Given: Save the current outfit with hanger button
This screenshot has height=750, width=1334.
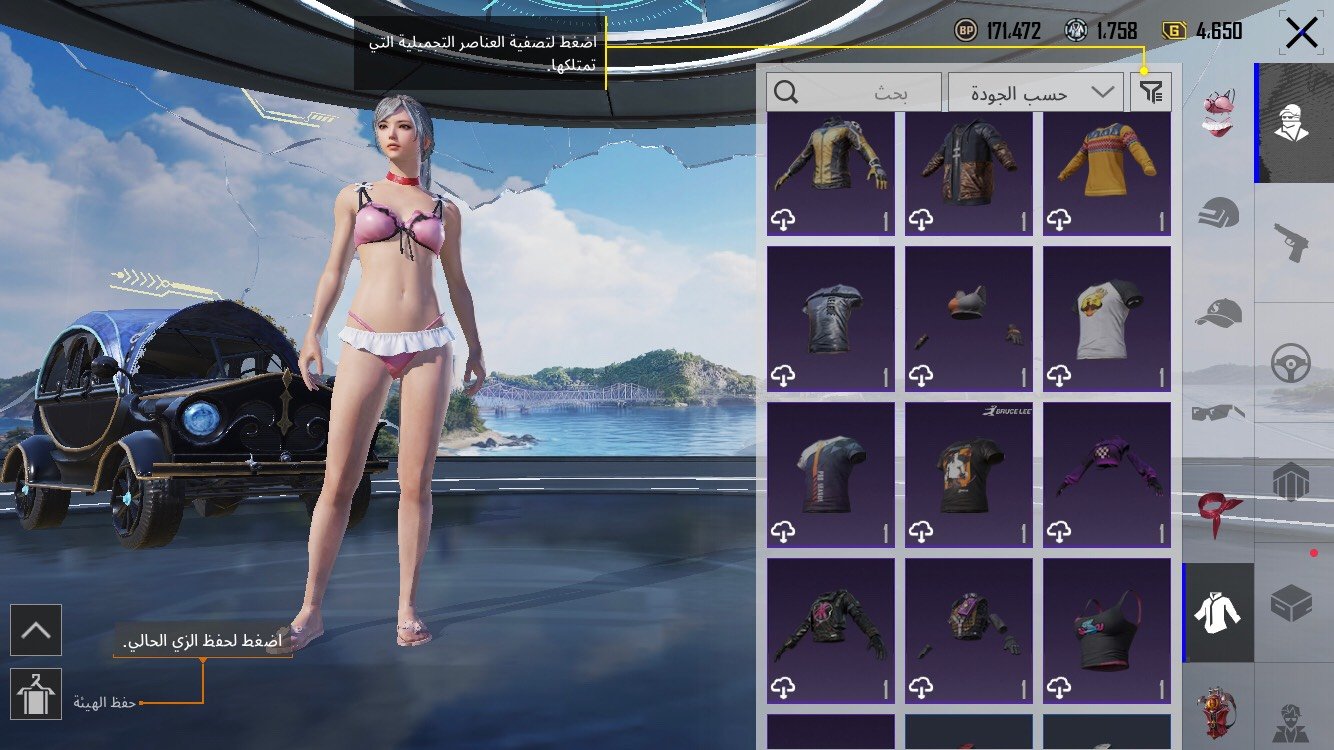Looking at the screenshot, I should point(36,693).
